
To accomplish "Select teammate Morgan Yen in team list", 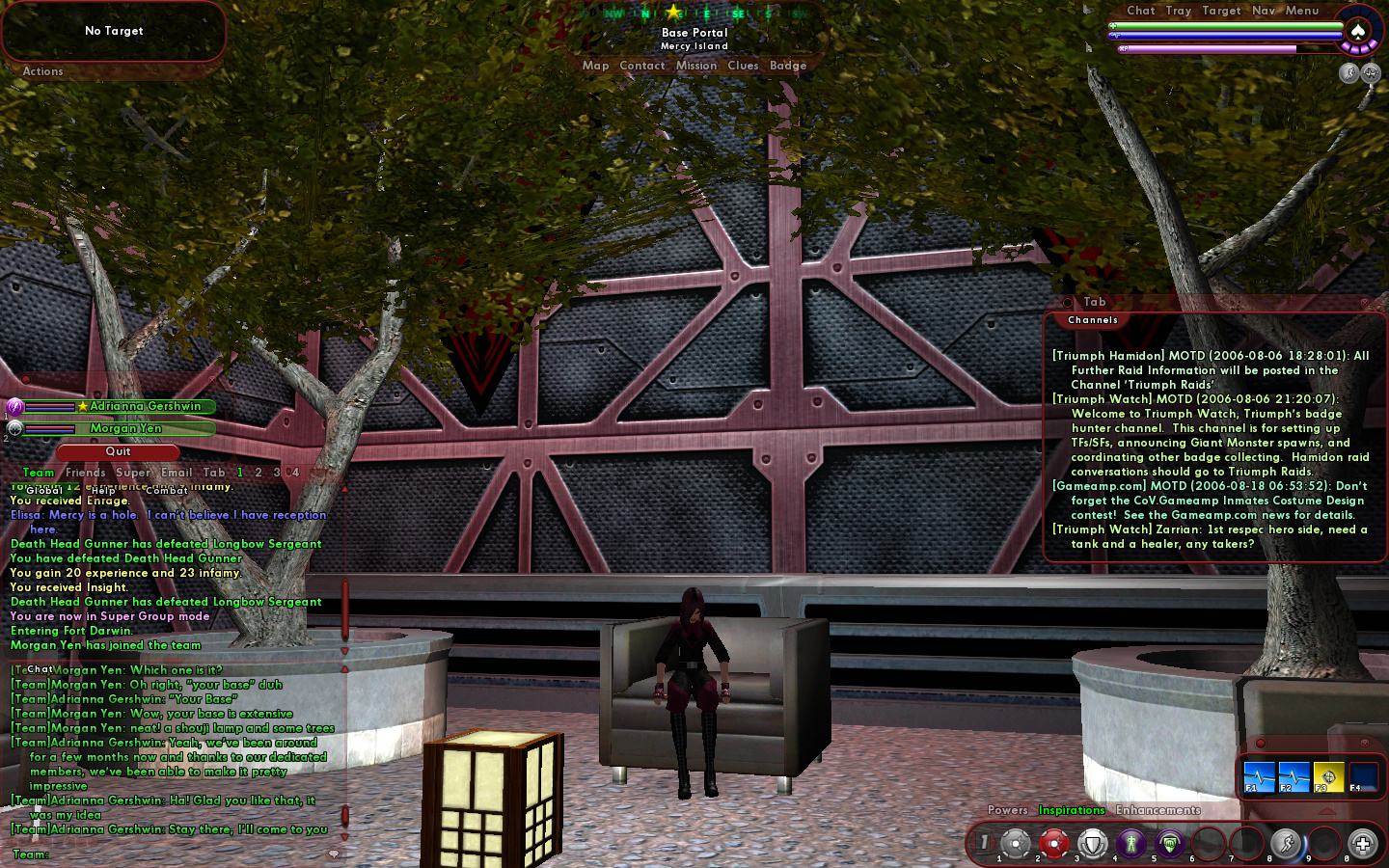I will 125,428.
